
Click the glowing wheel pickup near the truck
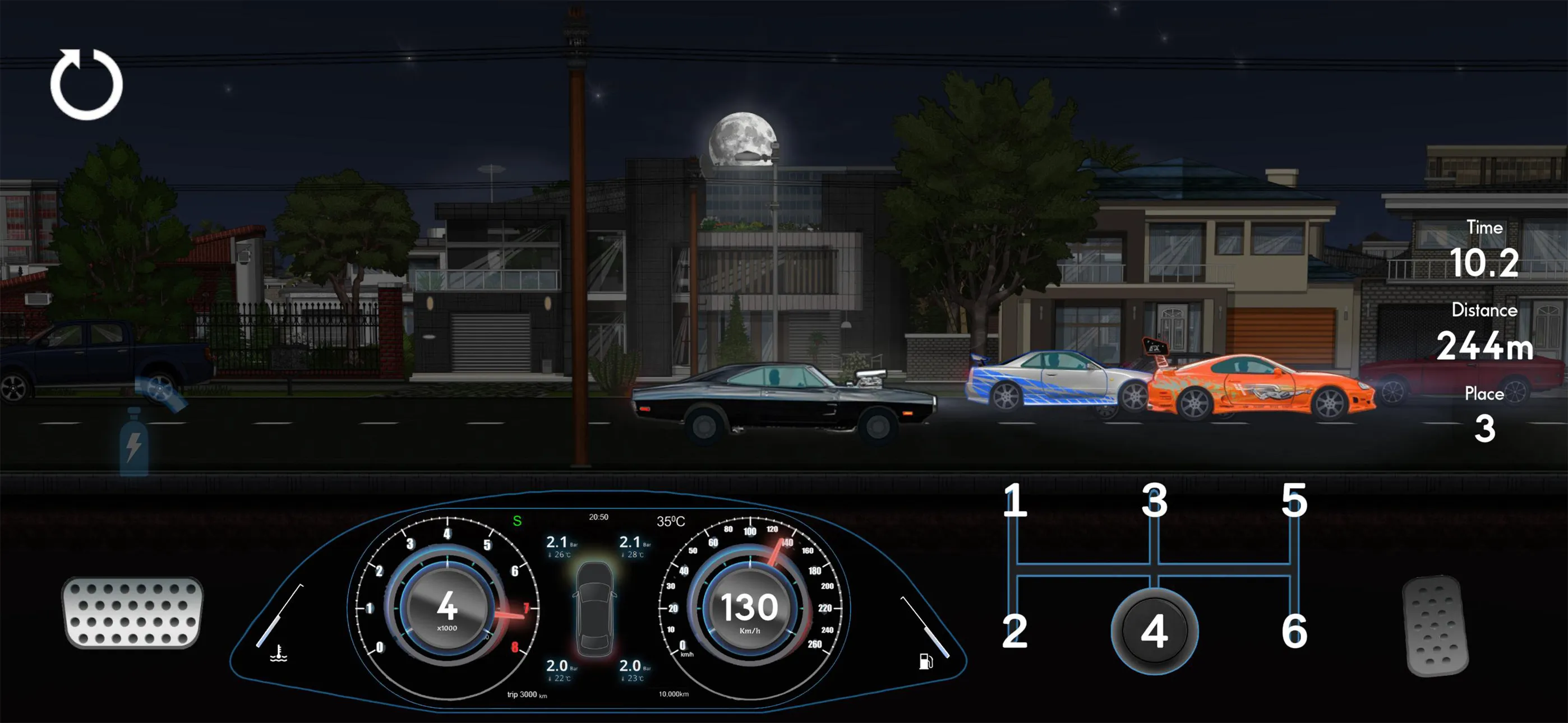[x=159, y=388]
